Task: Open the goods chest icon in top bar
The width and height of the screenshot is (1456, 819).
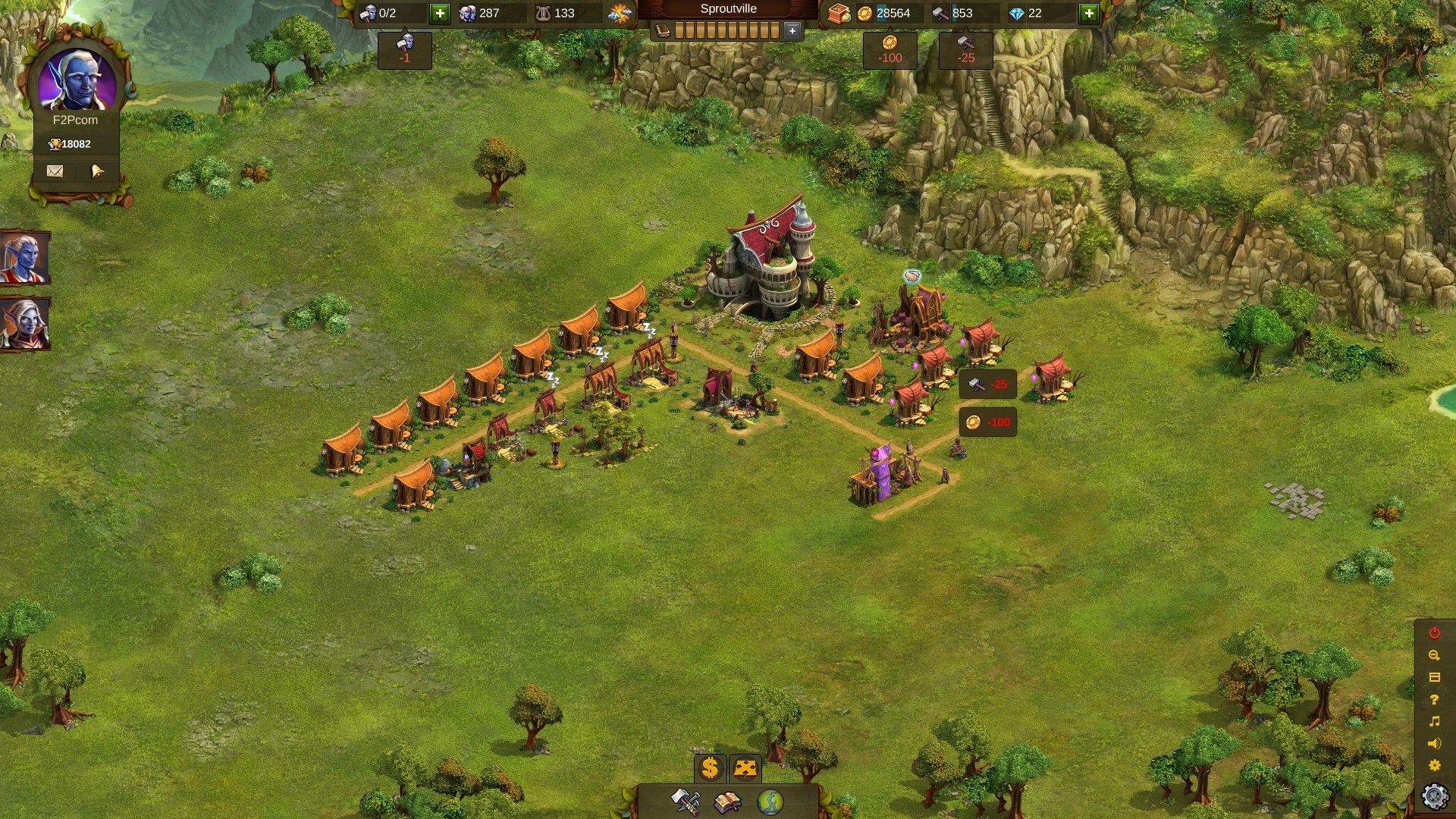Action: (838, 13)
